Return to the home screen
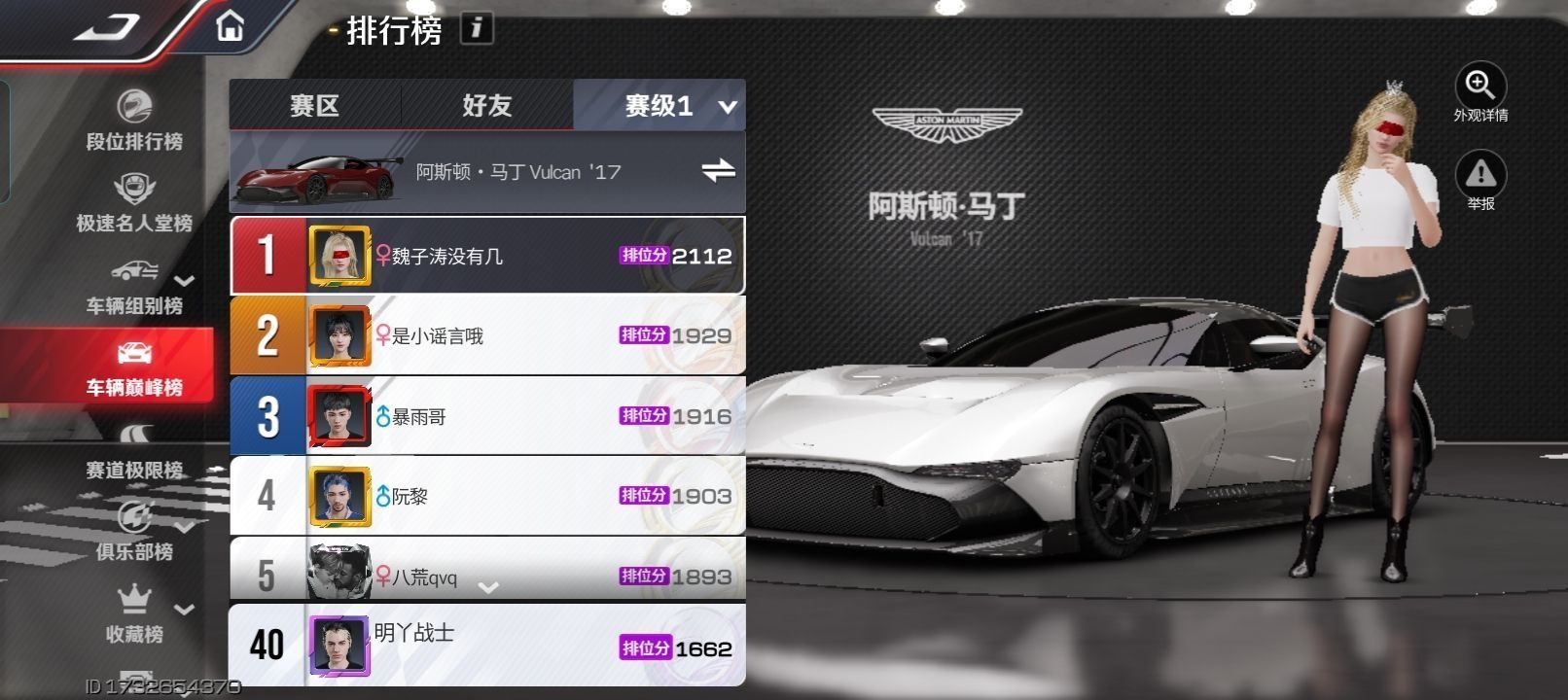This screenshot has width=1568, height=700. coord(230,25)
